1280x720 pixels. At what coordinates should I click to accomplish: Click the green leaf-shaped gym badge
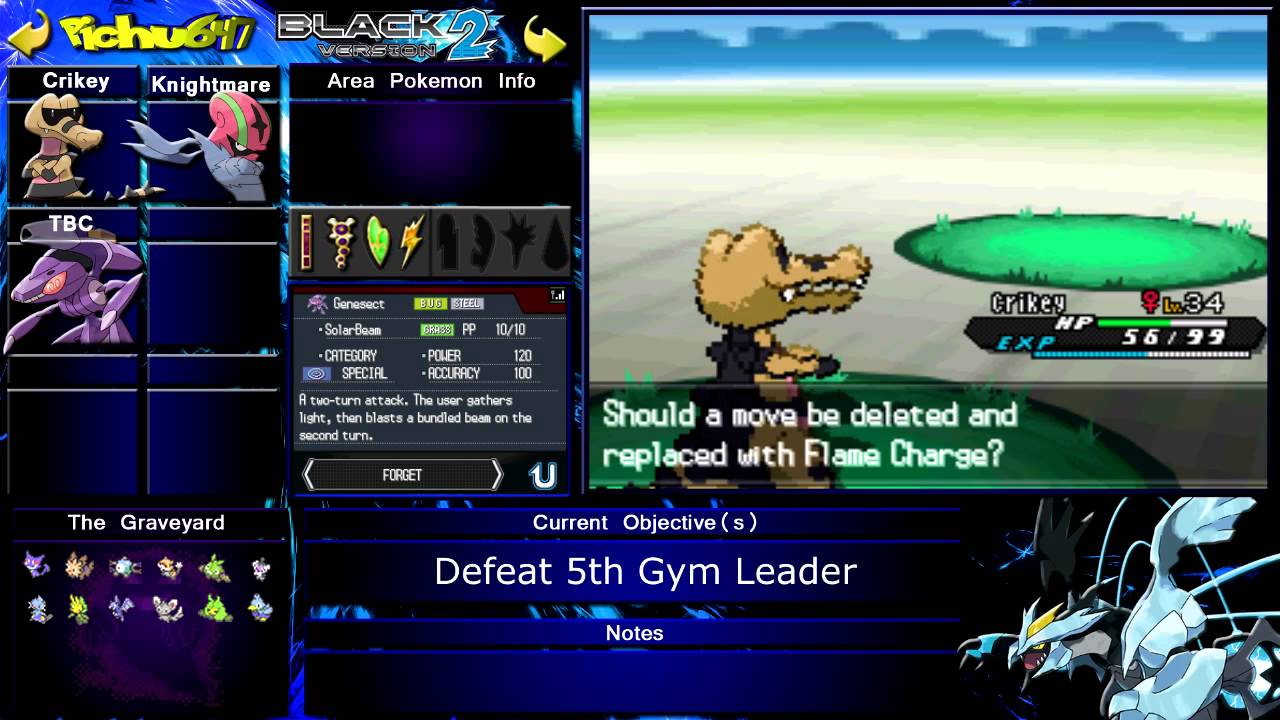[377, 242]
